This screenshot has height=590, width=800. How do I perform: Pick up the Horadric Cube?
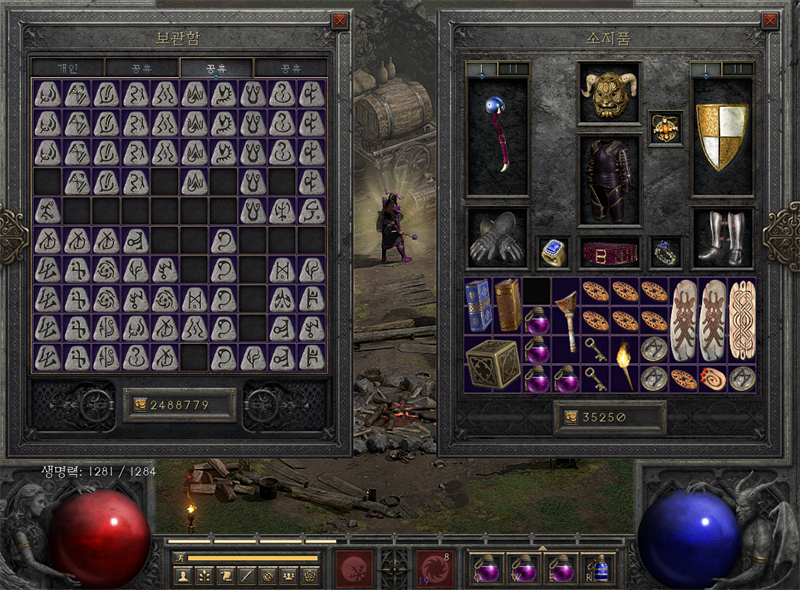pos(493,363)
